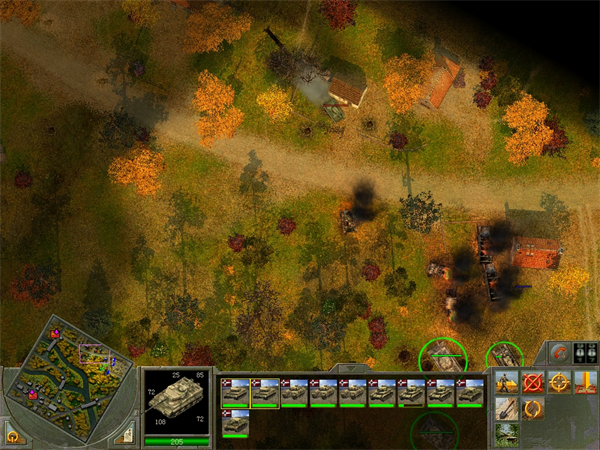Select the attack crosshair command

[560, 381]
